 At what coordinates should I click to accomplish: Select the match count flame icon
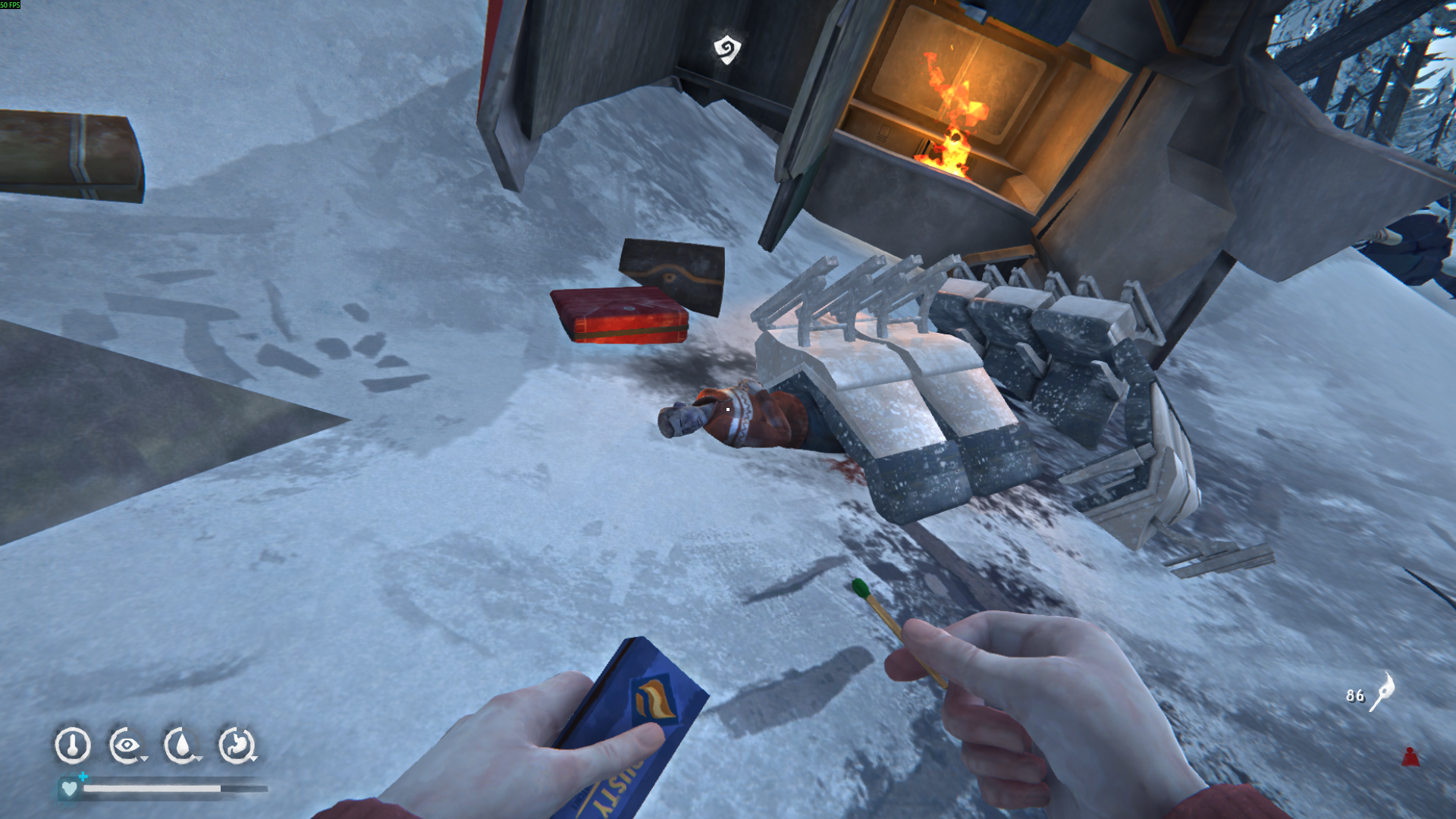pyautogui.click(x=1382, y=691)
